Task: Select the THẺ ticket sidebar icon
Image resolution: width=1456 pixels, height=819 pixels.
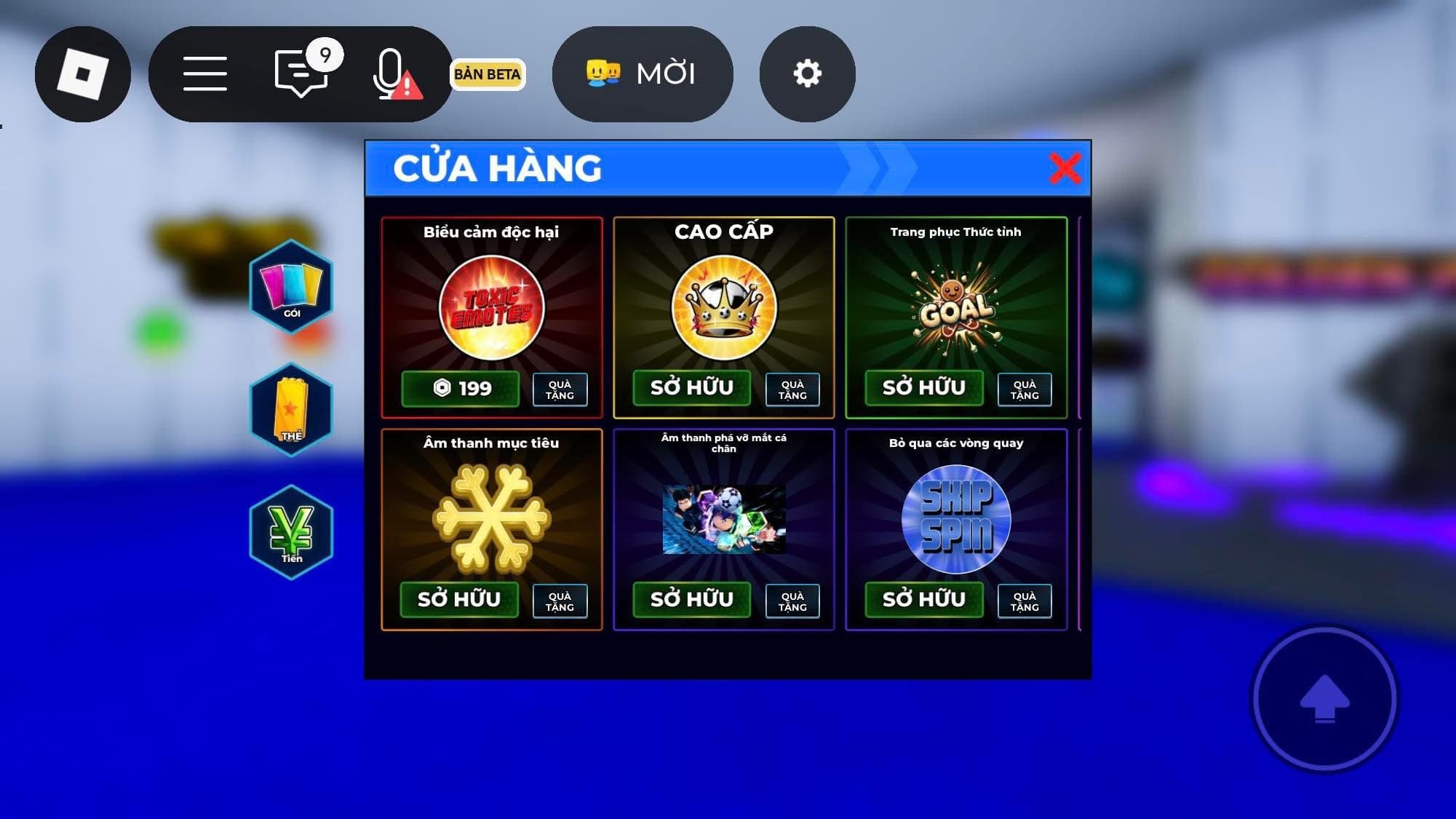Action: pos(291,408)
